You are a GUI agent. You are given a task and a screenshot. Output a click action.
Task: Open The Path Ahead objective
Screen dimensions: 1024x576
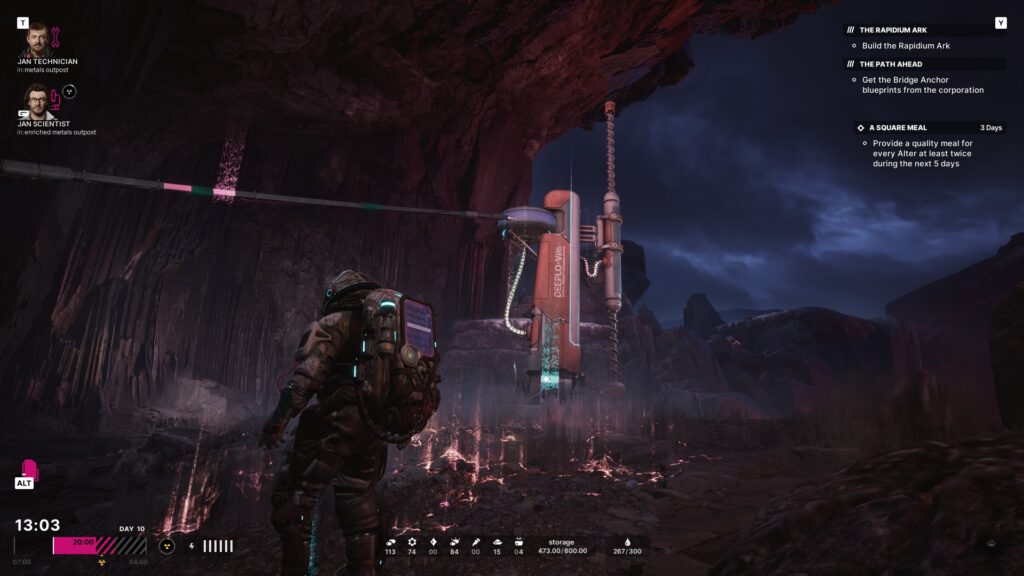[890, 64]
